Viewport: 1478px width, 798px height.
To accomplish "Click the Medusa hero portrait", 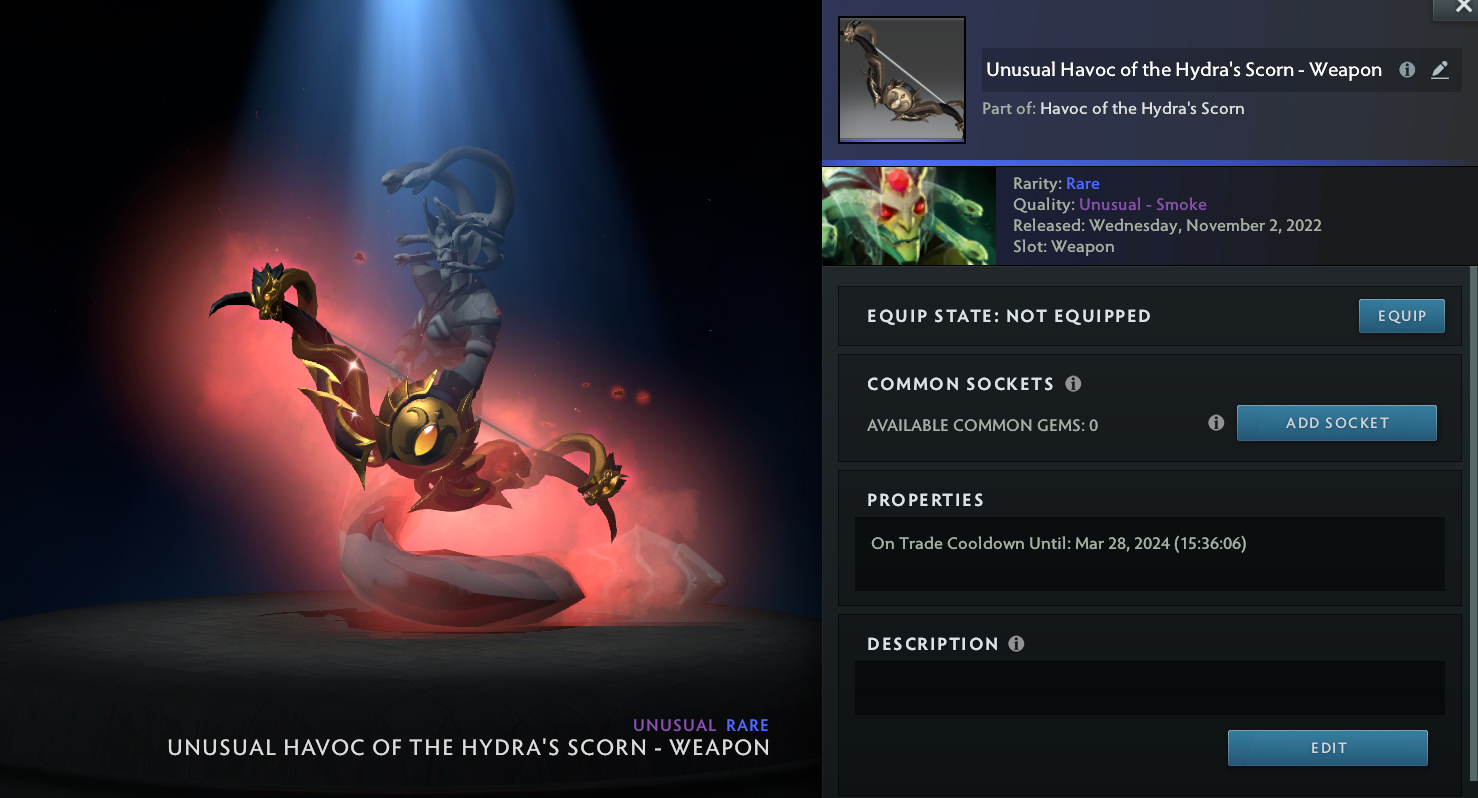I will [908, 216].
